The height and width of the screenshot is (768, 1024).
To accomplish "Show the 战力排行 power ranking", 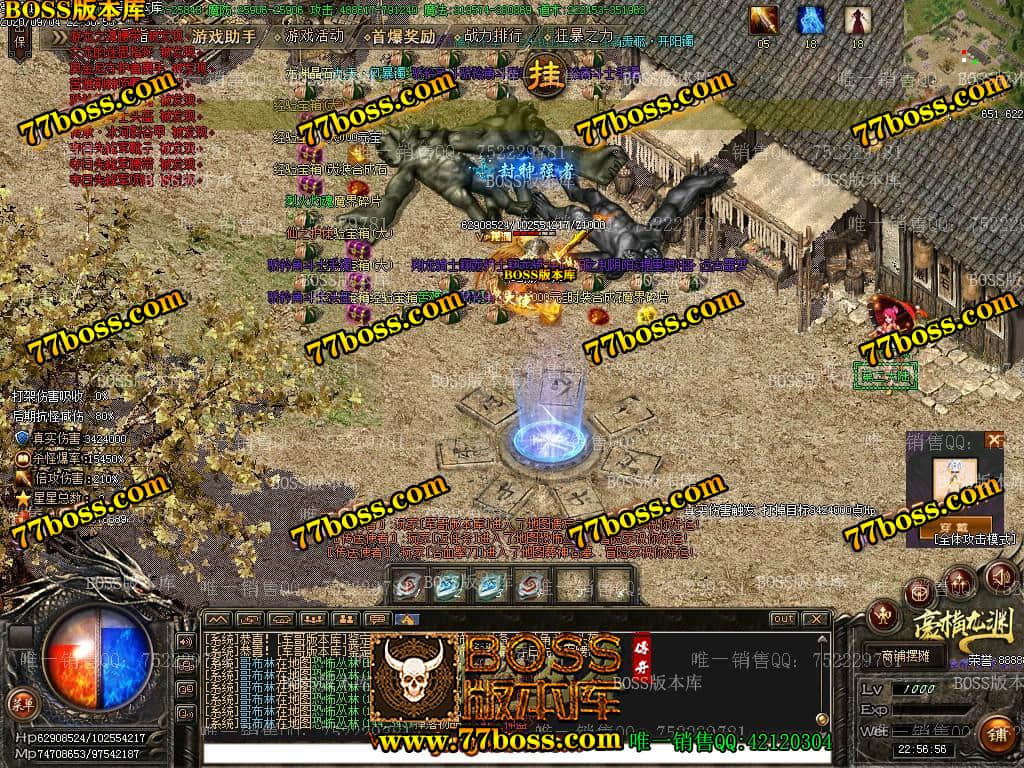I will coord(492,37).
